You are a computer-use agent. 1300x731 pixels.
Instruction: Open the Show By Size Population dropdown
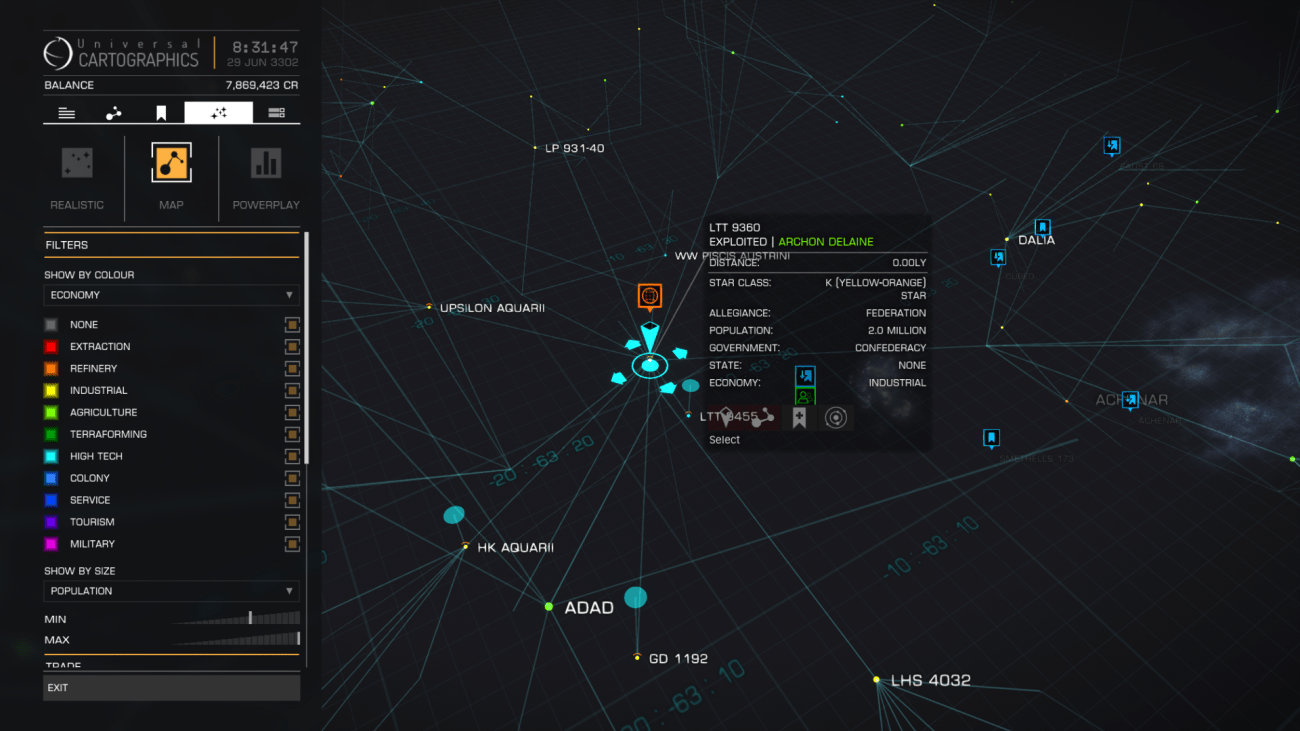[x=170, y=591]
